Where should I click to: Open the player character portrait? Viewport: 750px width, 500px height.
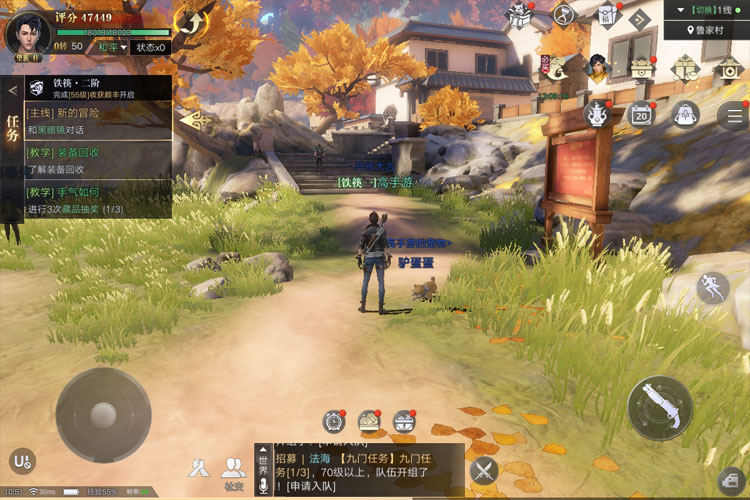pyautogui.click(x=28, y=33)
